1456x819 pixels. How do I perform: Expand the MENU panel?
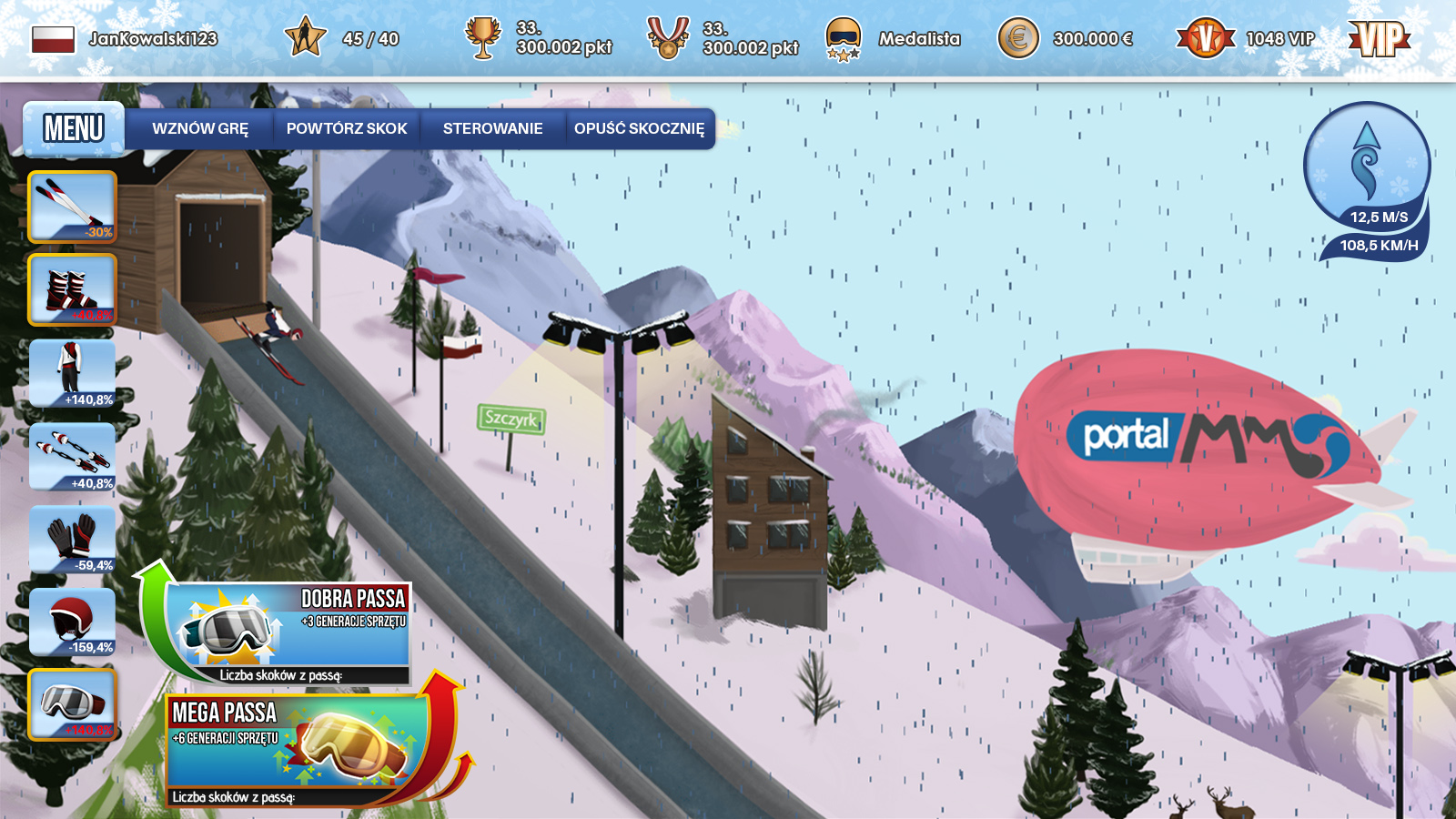coord(73,129)
